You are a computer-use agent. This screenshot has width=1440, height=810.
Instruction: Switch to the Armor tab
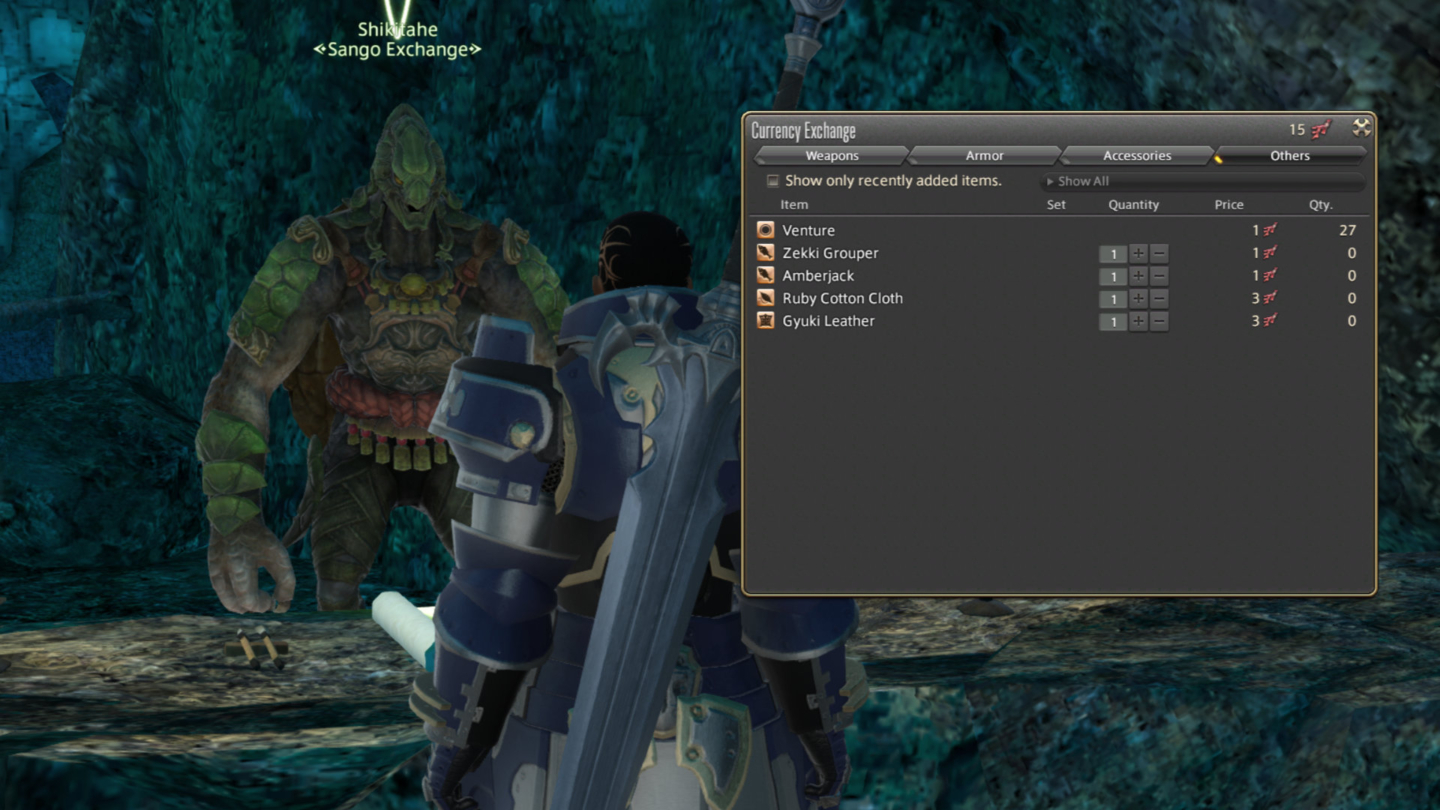(x=984, y=155)
